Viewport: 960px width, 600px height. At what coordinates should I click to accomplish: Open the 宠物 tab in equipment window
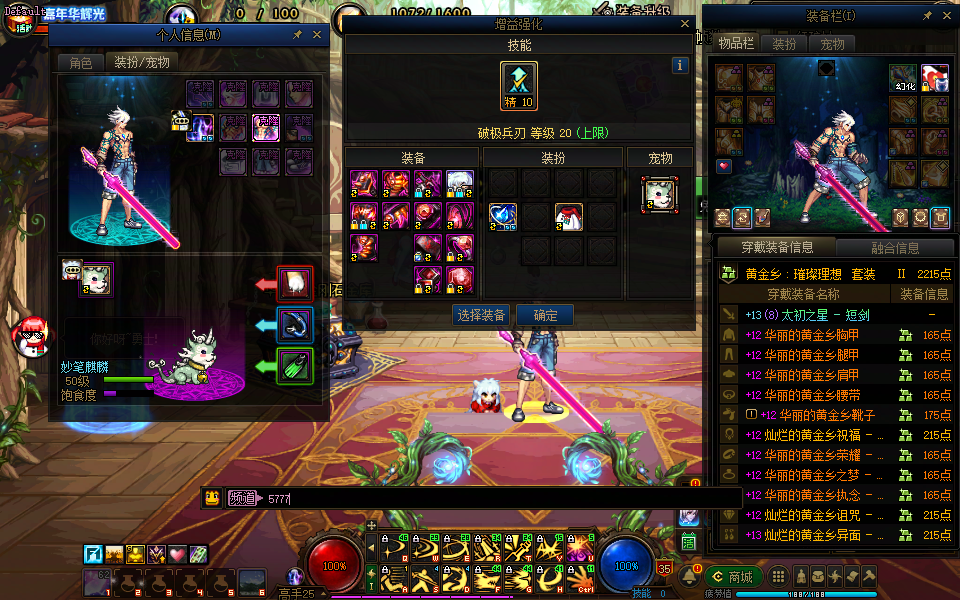[832, 44]
